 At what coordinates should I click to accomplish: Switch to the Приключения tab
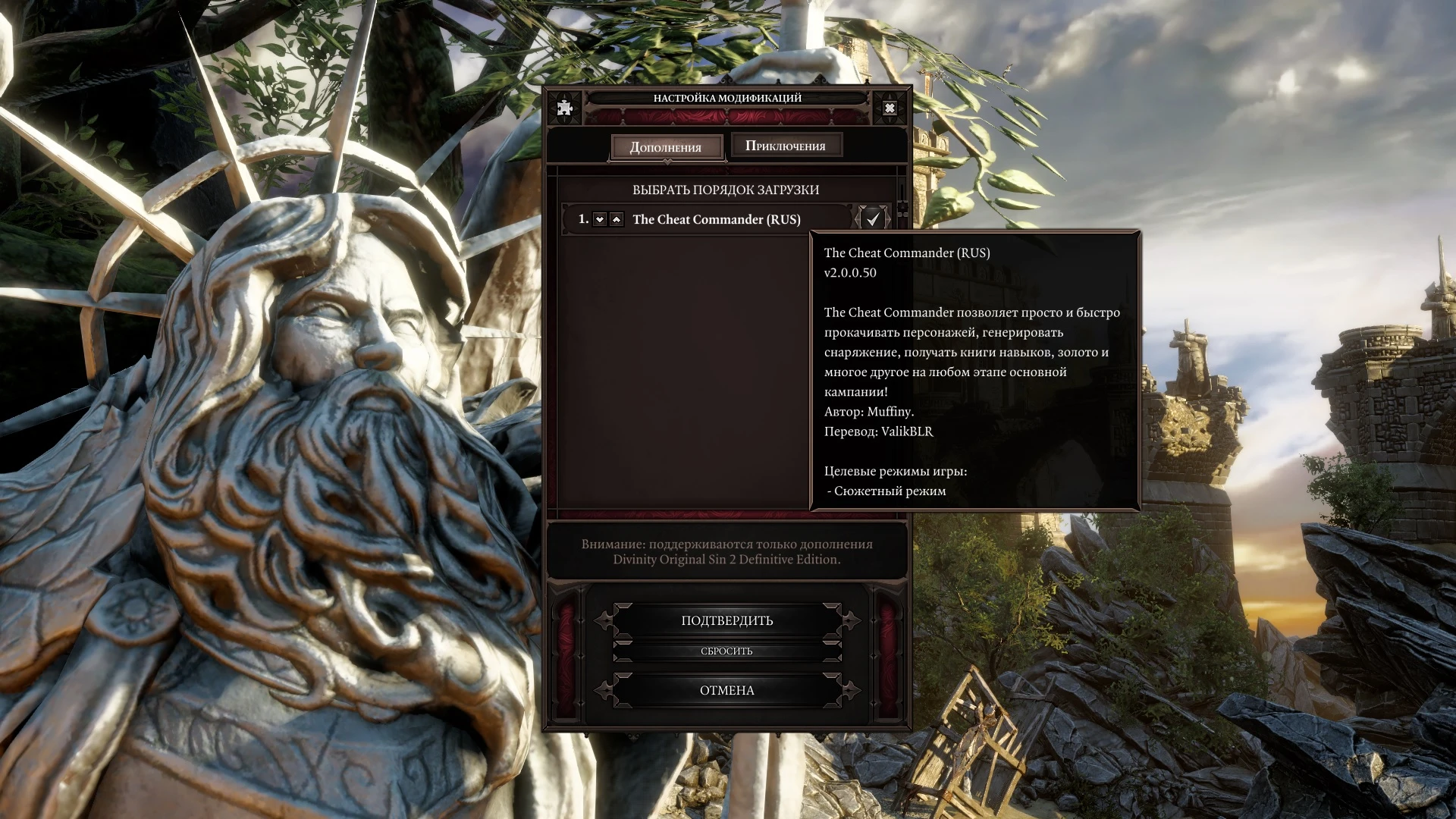click(786, 144)
